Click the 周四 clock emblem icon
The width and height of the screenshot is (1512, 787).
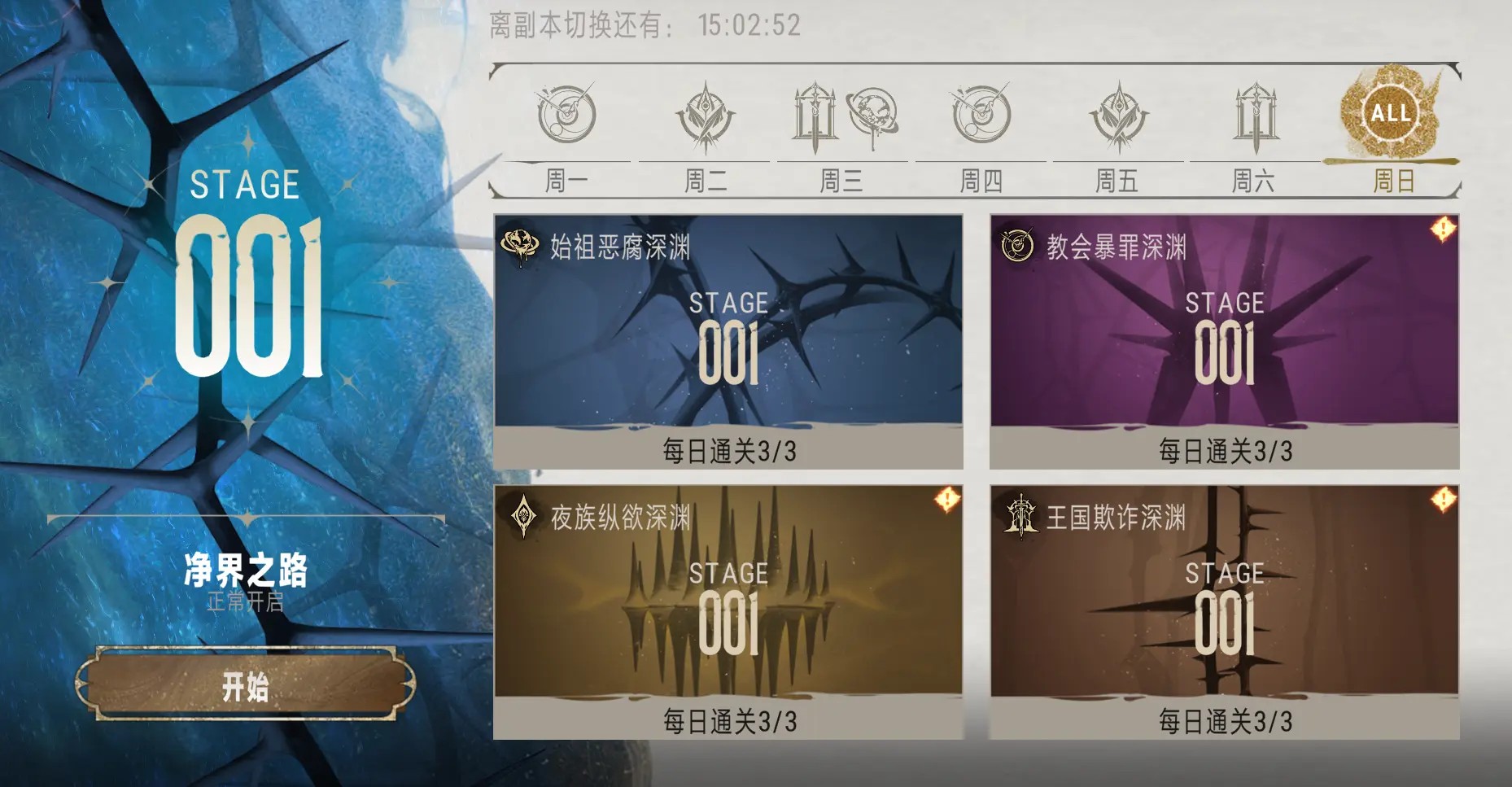click(x=980, y=116)
